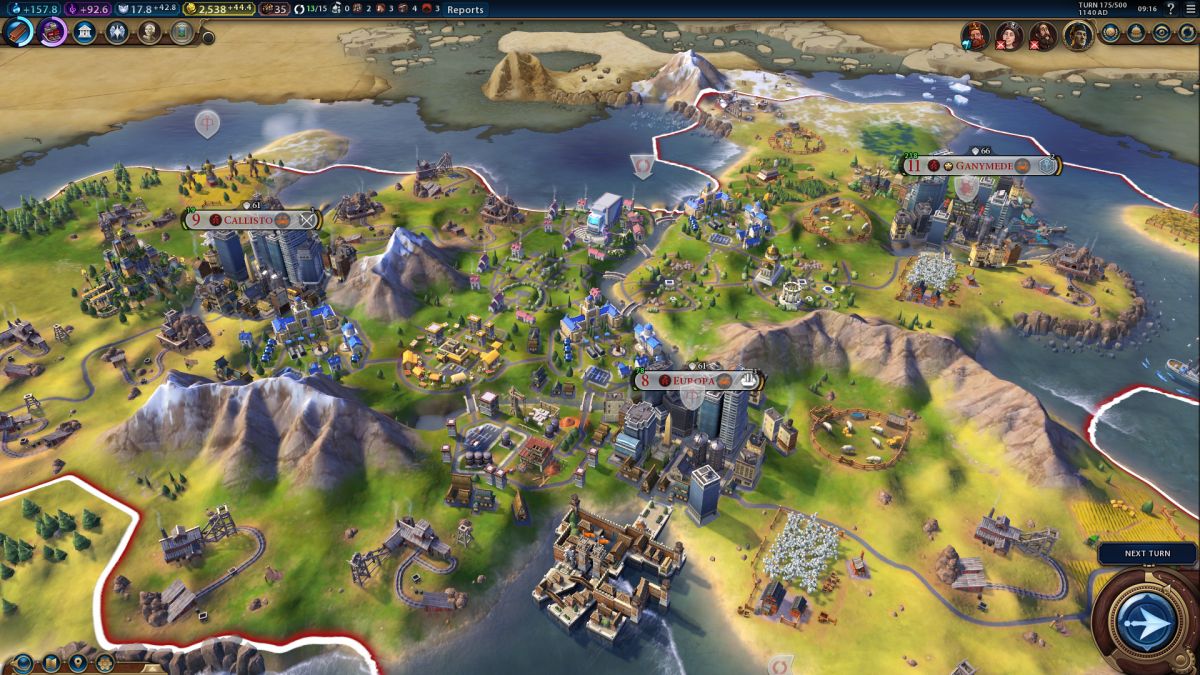1200x675 pixels.
Task: View the government screen
Action: click(x=85, y=32)
